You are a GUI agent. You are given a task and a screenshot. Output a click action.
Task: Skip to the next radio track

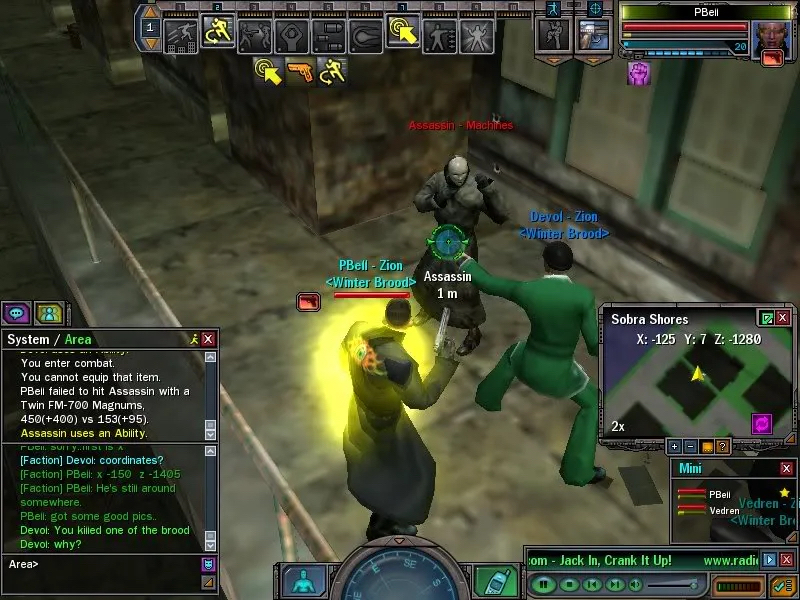(616, 584)
